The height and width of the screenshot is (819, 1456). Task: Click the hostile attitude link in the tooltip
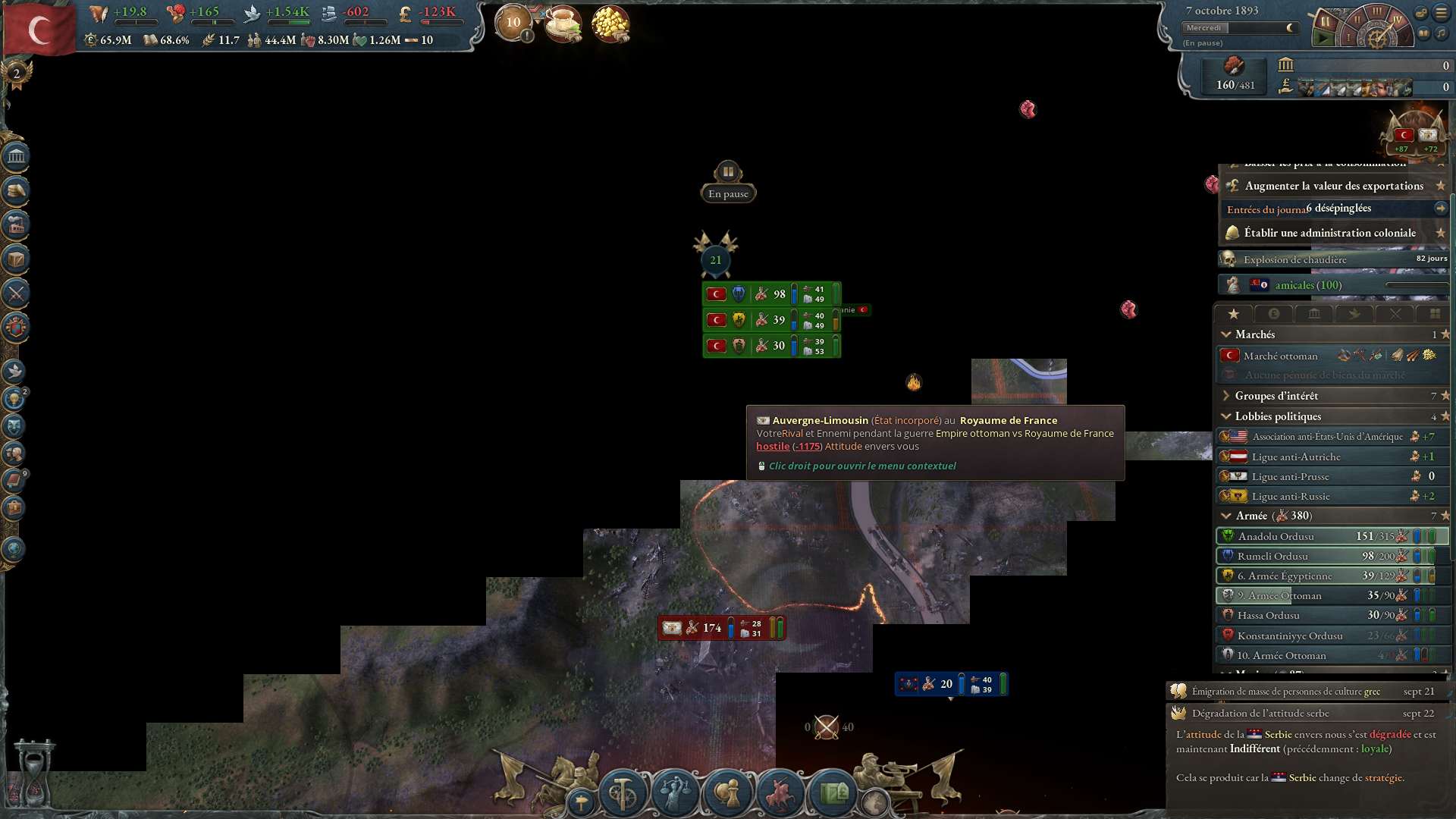[x=772, y=446]
